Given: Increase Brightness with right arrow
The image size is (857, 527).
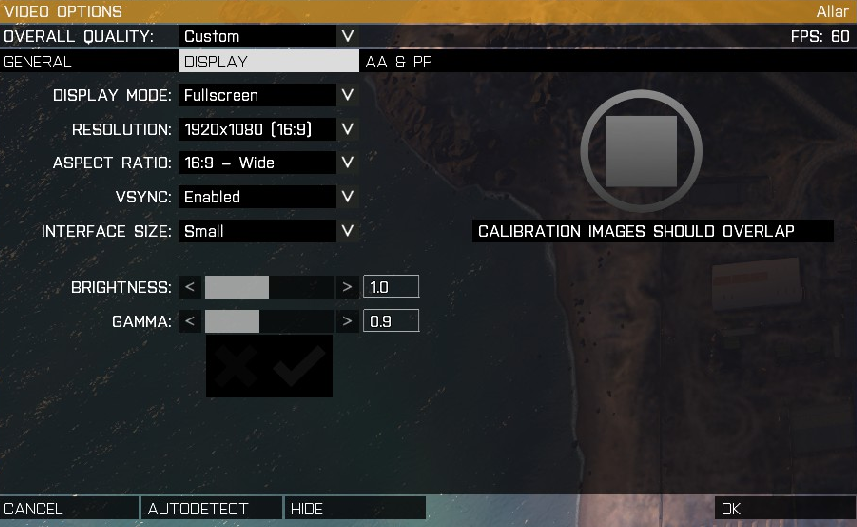Looking at the screenshot, I should [347, 288].
